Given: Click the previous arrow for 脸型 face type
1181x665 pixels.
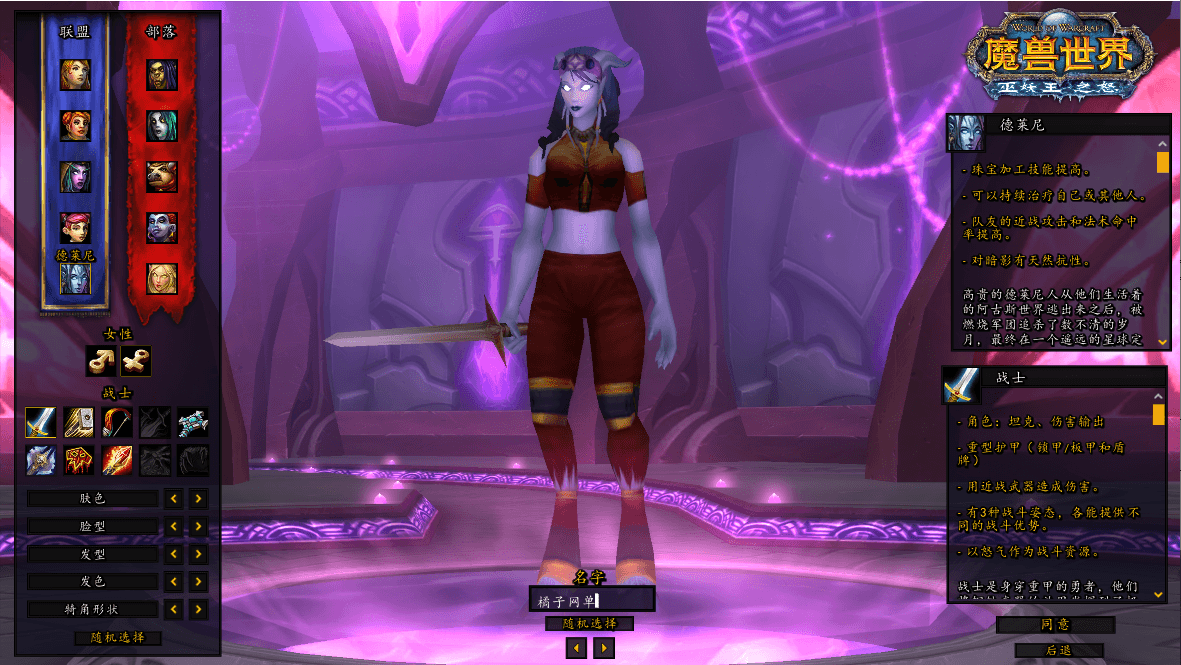Looking at the screenshot, I should (x=174, y=526).
